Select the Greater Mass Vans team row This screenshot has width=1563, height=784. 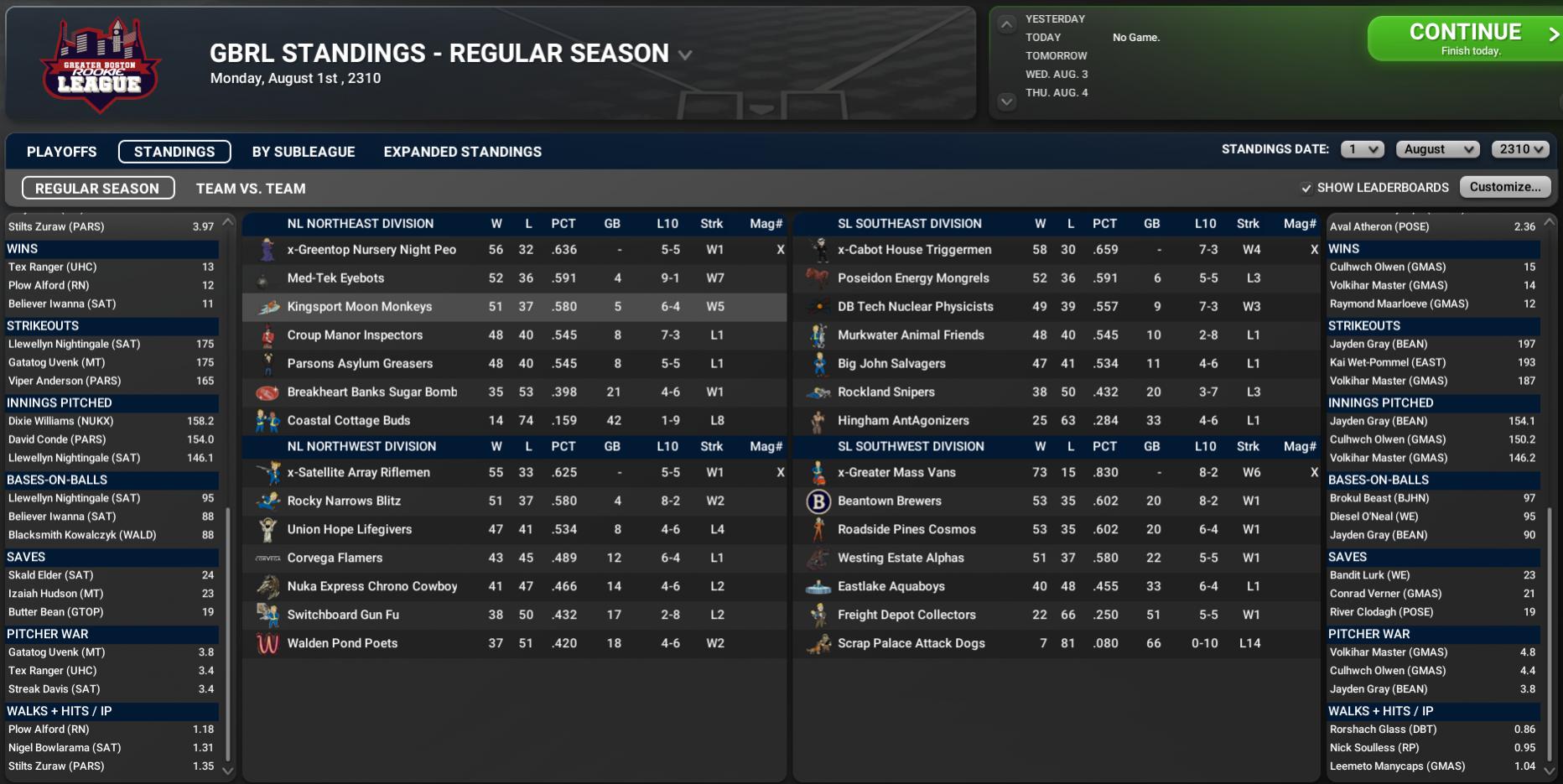[896, 473]
